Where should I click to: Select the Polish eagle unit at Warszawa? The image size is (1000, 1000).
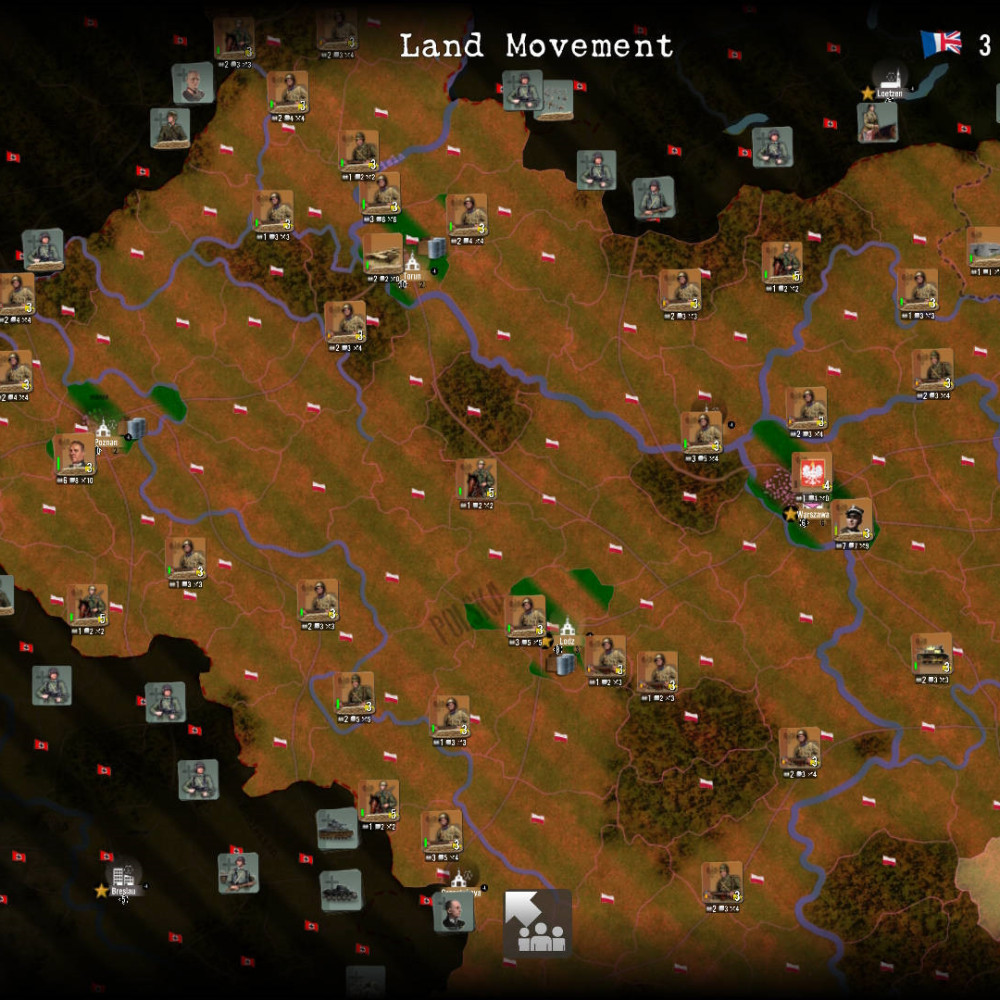click(x=811, y=473)
